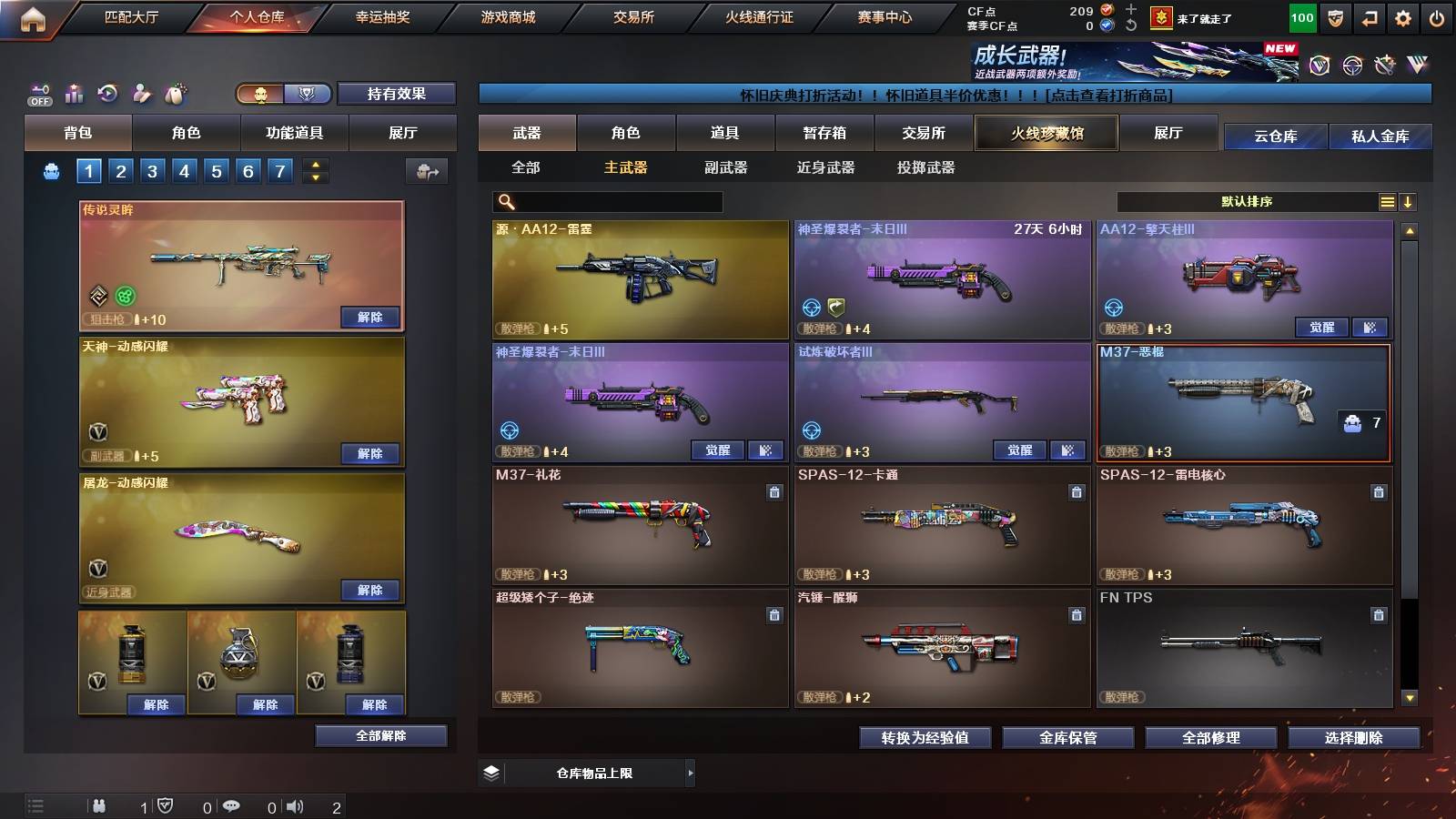Toggle the OFF key switch icon
This screenshot has height=819, width=1456.
coord(41,94)
